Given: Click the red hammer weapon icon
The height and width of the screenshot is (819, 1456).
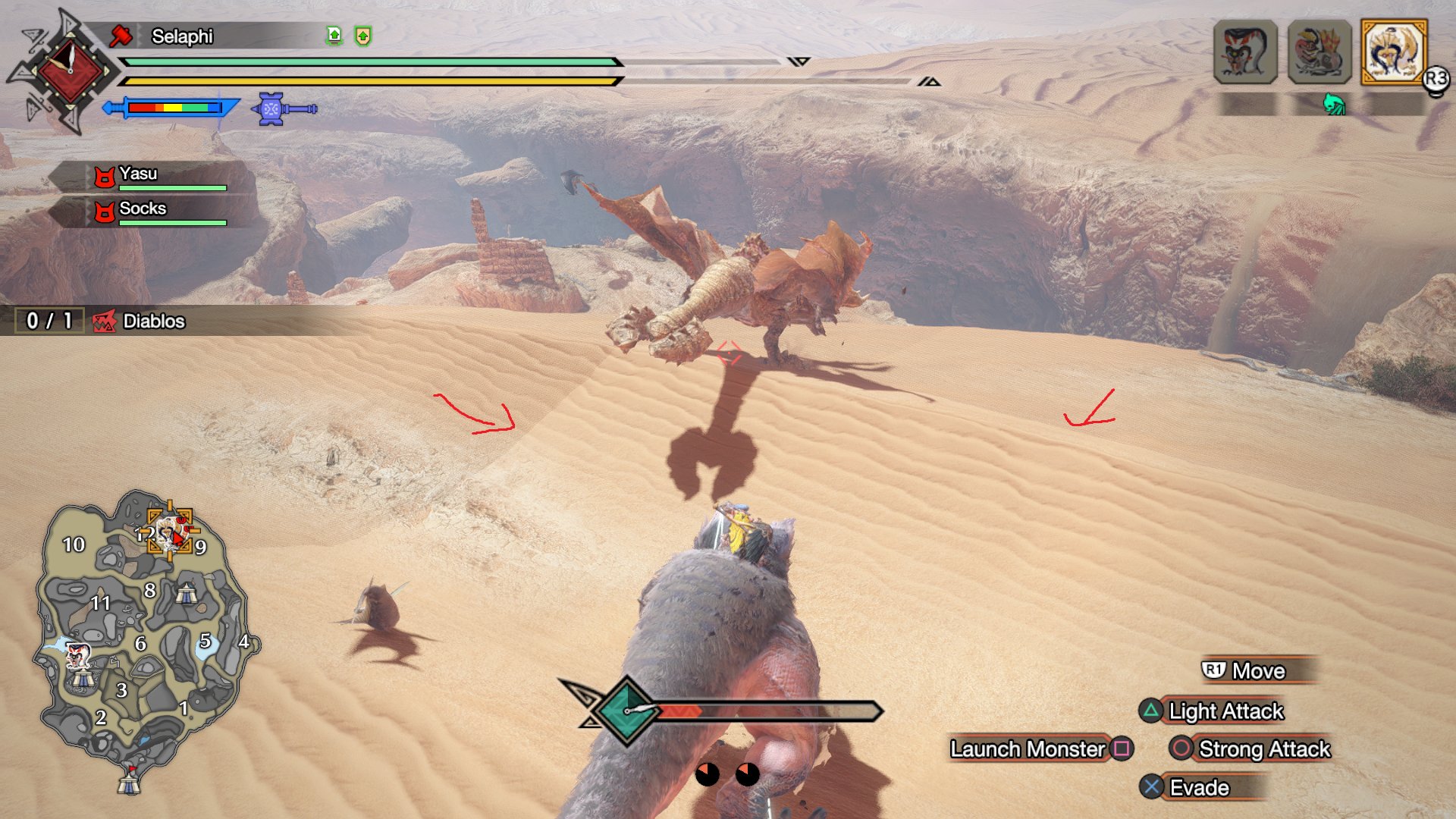Looking at the screenshot, I should (121, 35).
